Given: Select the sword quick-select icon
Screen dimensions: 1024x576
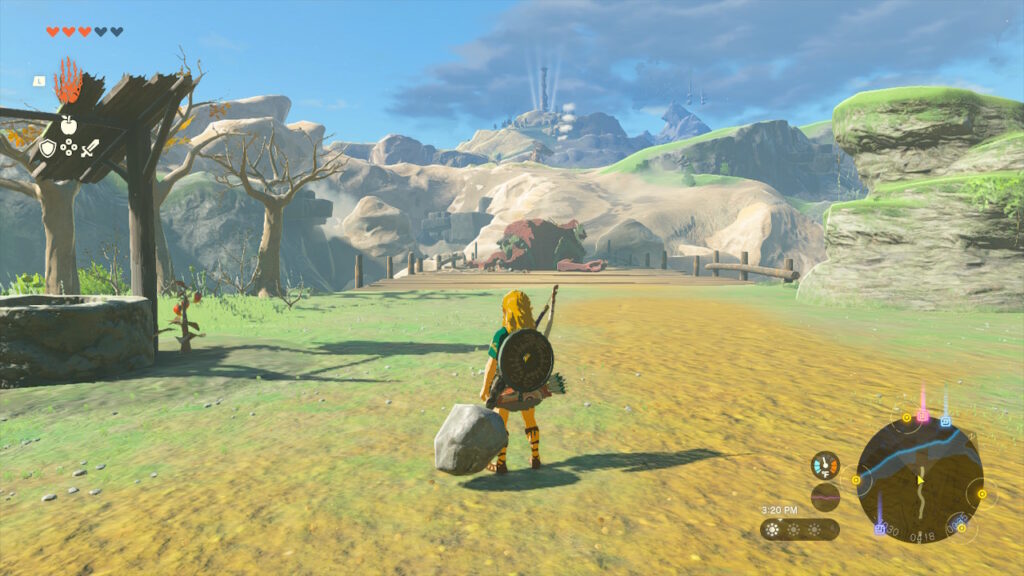Looking at the screenshot, I should (90, 148).
